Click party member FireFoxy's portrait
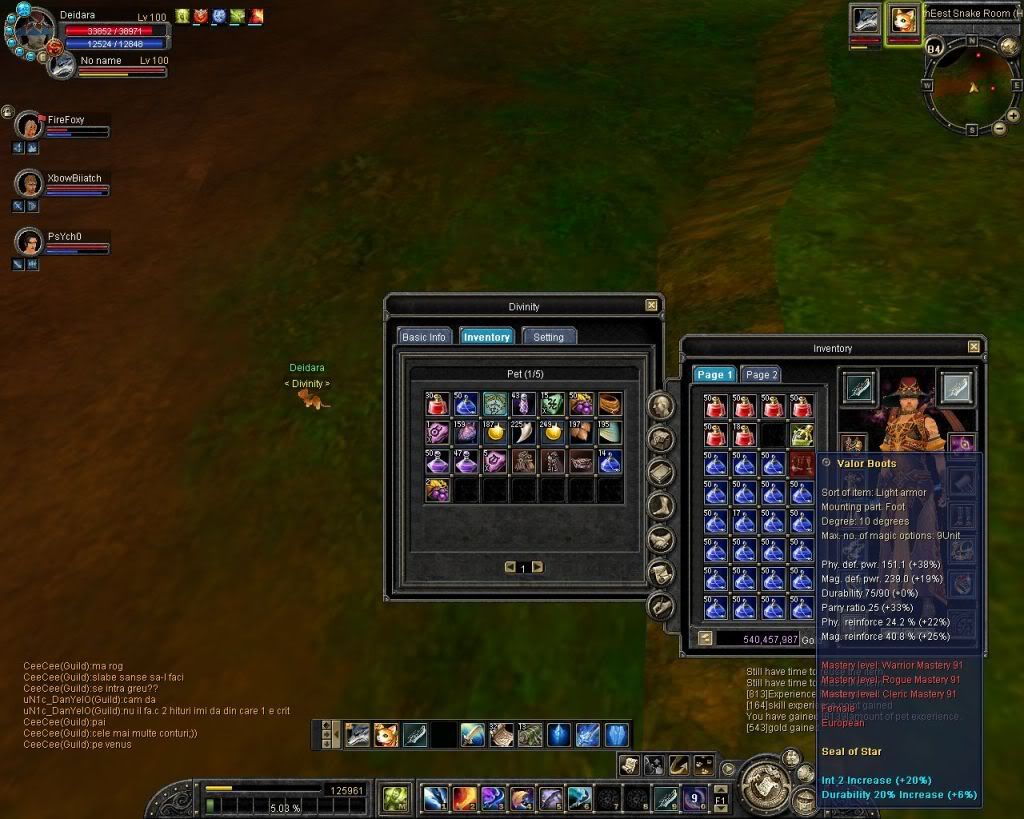Image resolution: width=1024 pixels, height=819 pixels. tap(30, 126)
